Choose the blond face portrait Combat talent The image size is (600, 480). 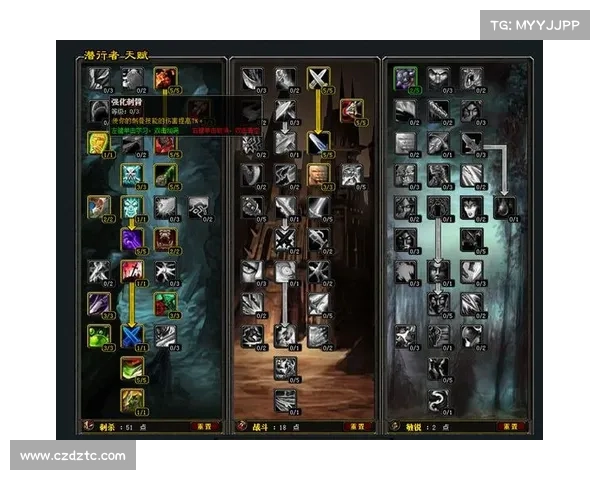[x=318, y=174]
